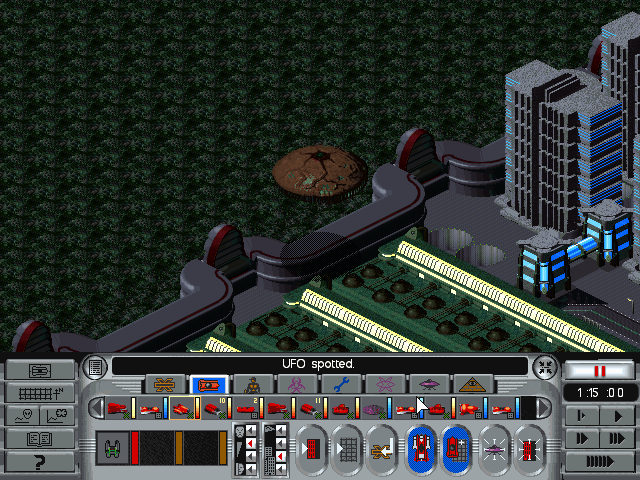Center view with the zoom-events toggle
This screenshot has width=640, height=480.
click(544, 366)
